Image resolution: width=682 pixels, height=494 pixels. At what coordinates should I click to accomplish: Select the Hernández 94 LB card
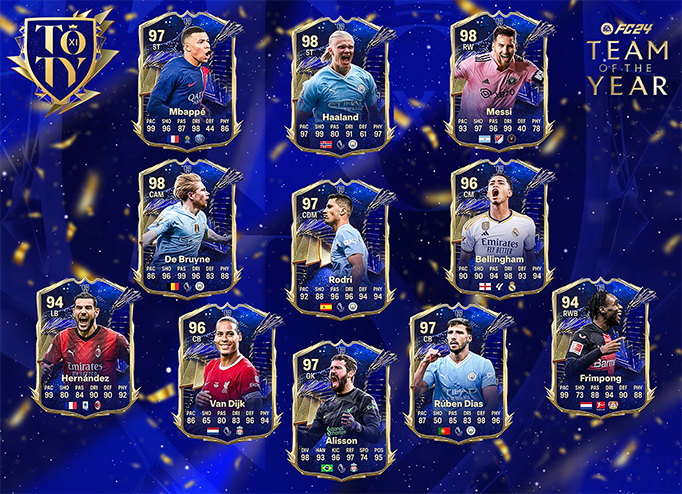point(85,345)
